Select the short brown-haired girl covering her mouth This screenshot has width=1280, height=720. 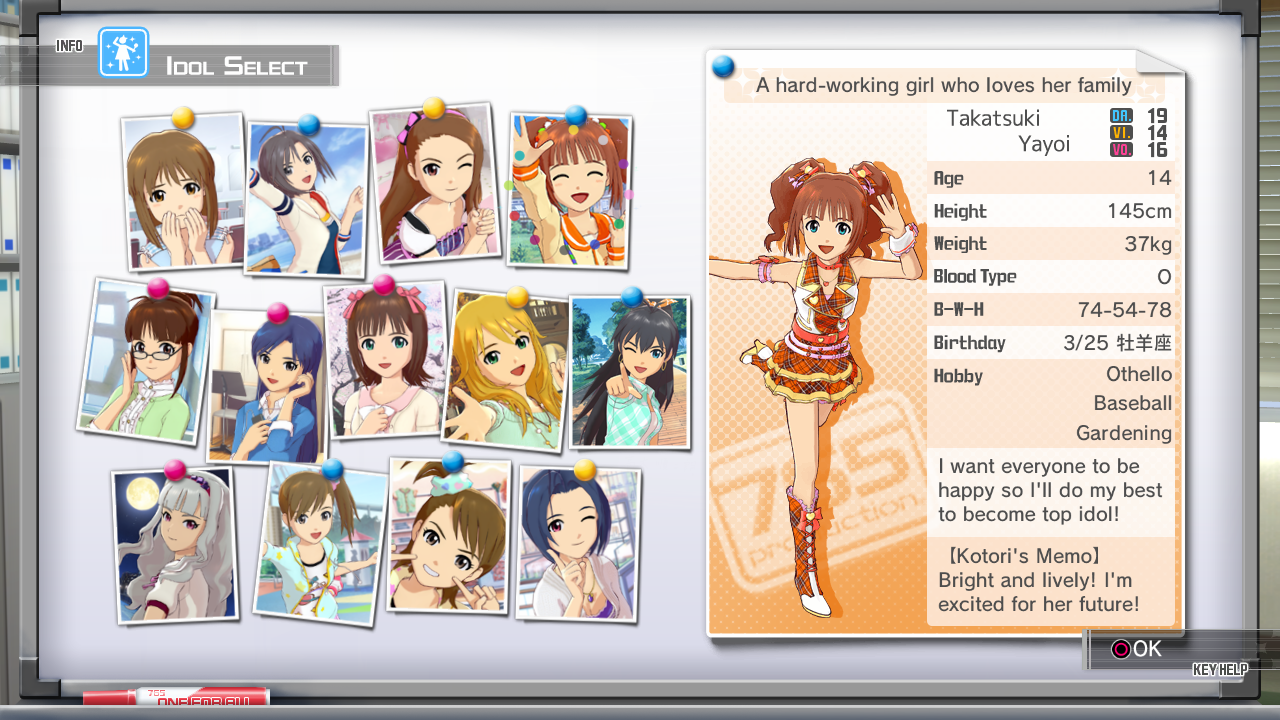(184, 192)
